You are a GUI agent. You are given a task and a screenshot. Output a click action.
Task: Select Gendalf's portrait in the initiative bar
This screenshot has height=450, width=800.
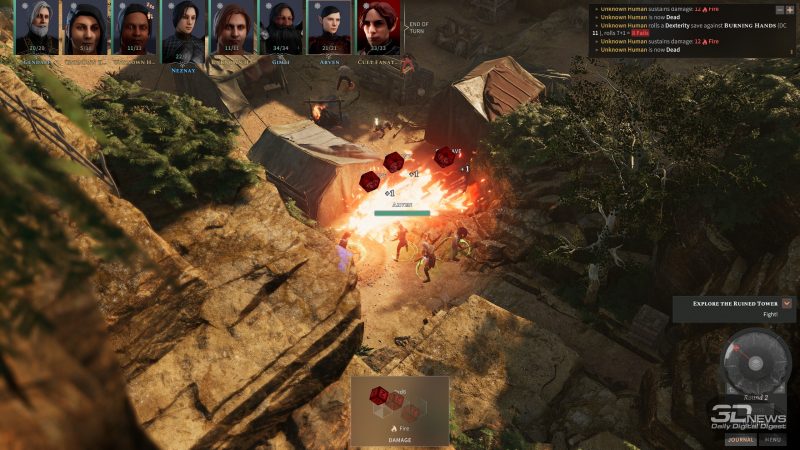(37, 28)
